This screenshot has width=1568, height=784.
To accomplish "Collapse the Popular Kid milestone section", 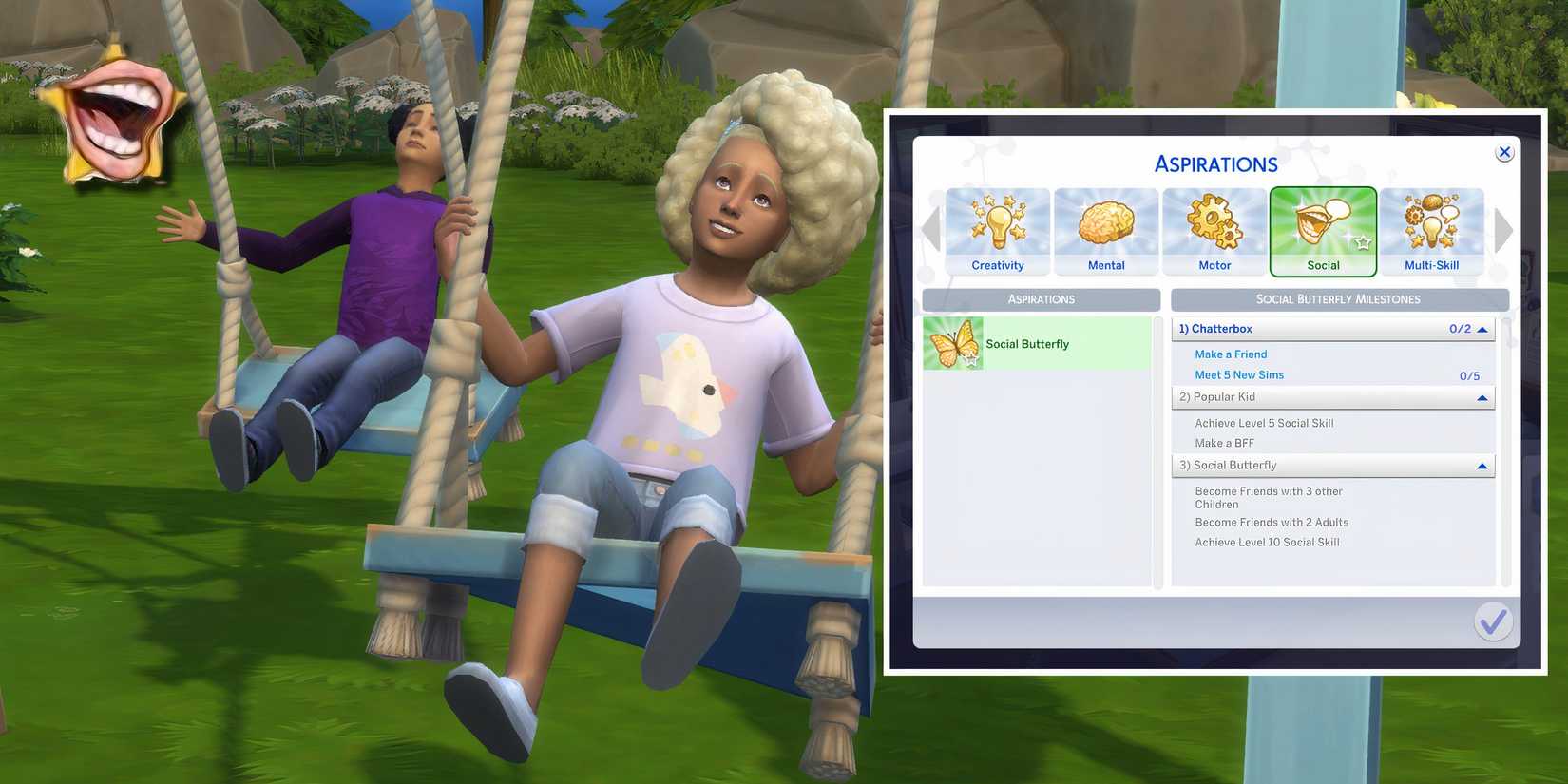I will 1481,397.
